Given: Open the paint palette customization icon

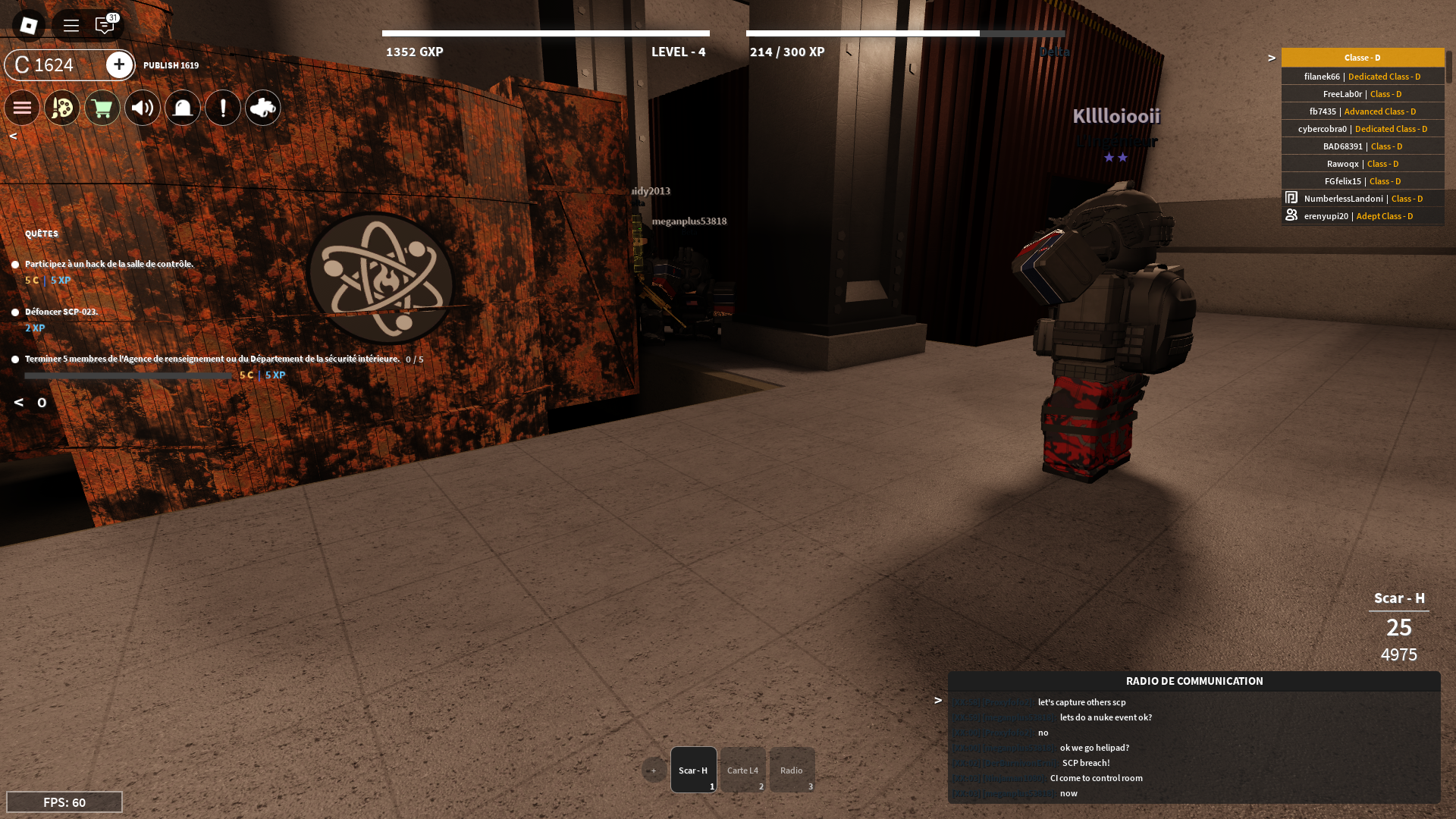Looking at the screenshot, I should pyautogui.click(x=61, y=108).
